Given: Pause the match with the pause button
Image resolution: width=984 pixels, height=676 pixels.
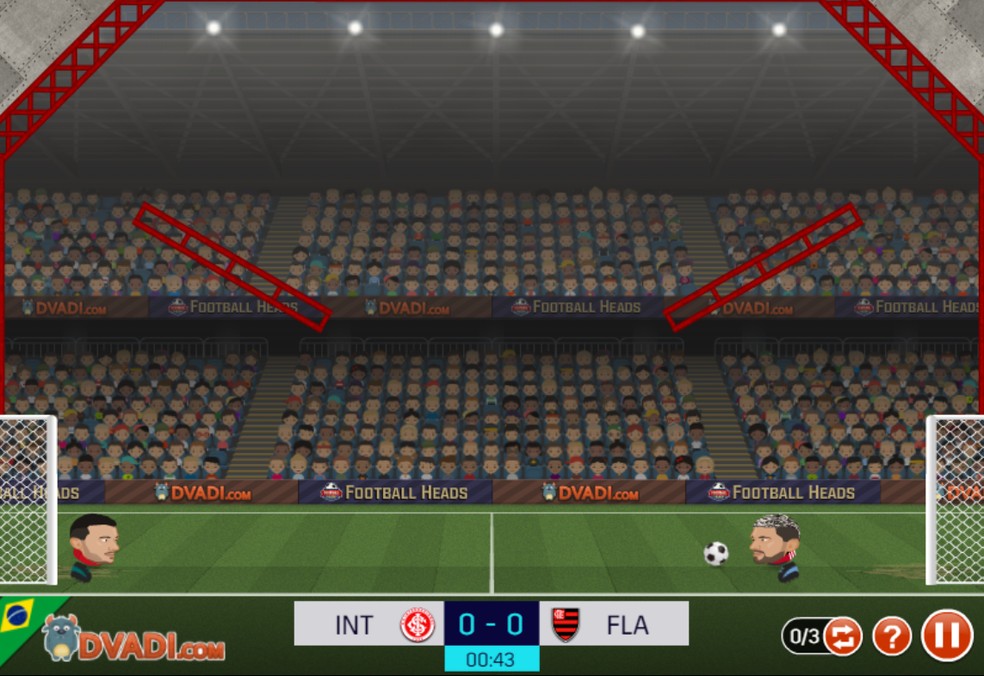Looking at the screenshot, I should [946, 635].
